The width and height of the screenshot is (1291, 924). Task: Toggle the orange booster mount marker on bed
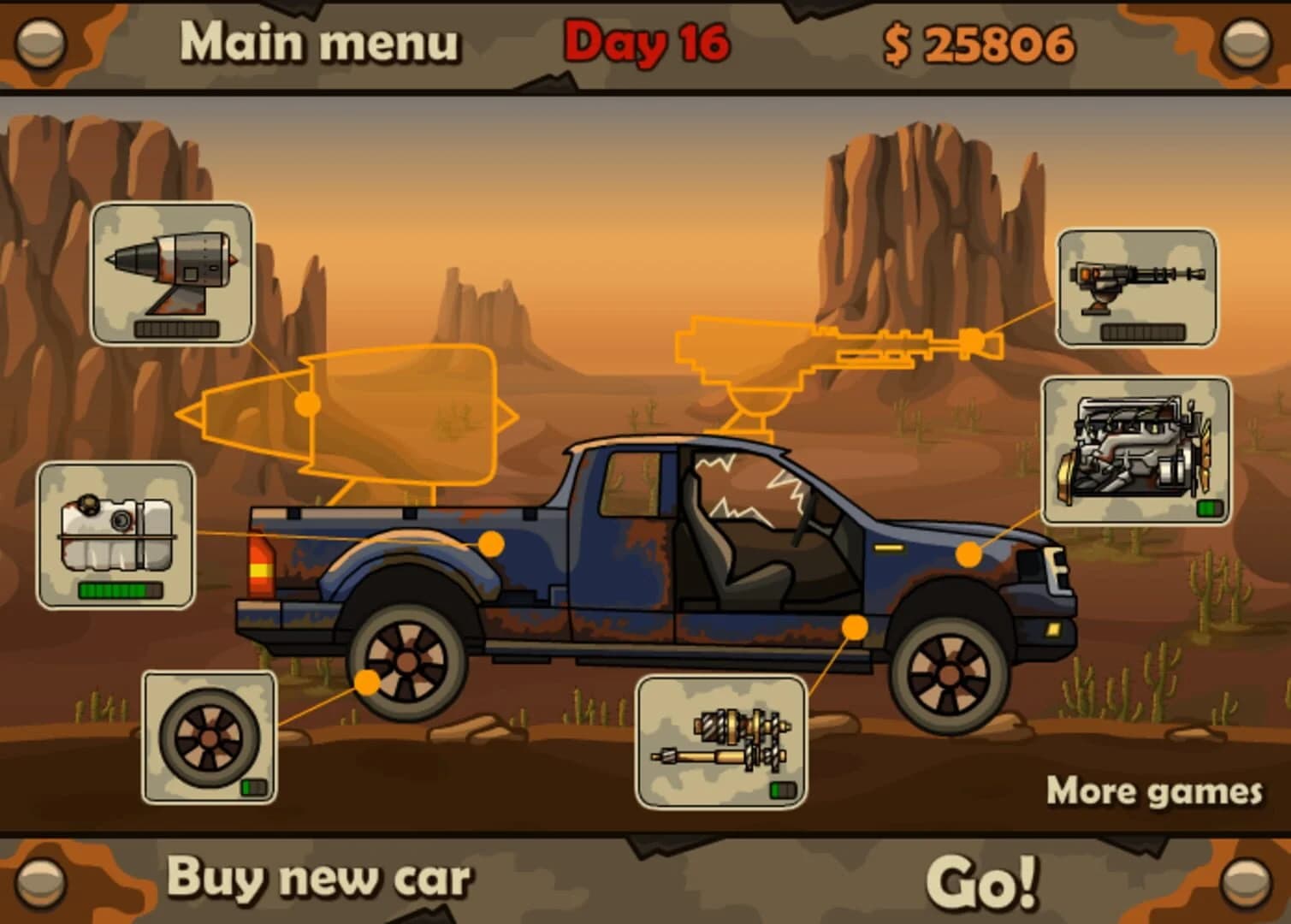[x=492, y=542]
